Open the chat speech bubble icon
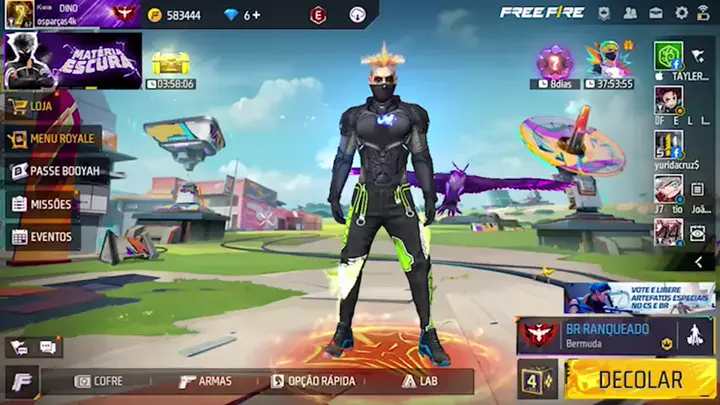The width and height of the screenshot is (720, 405). tap(47, 347)
